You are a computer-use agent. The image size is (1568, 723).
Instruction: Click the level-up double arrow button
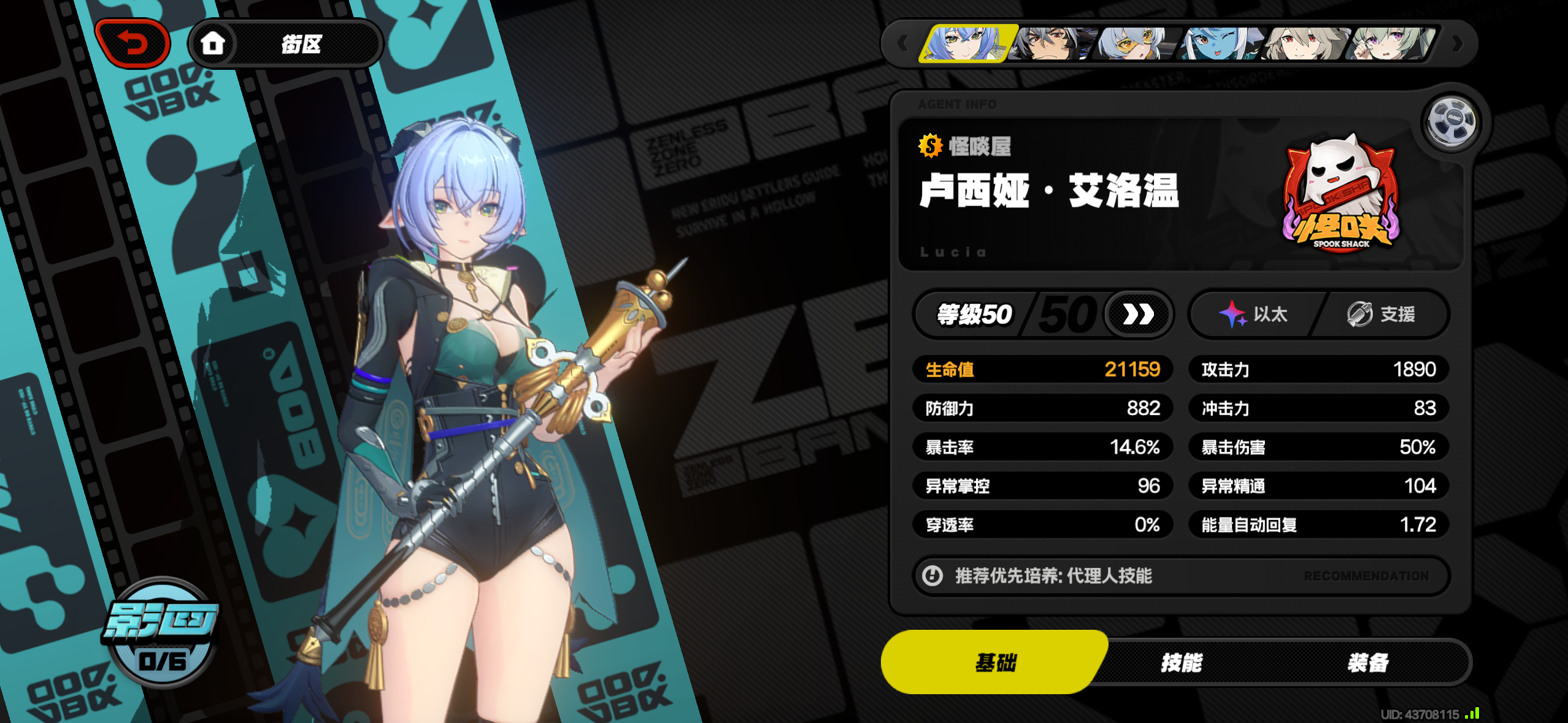[x=1138, y=313]
